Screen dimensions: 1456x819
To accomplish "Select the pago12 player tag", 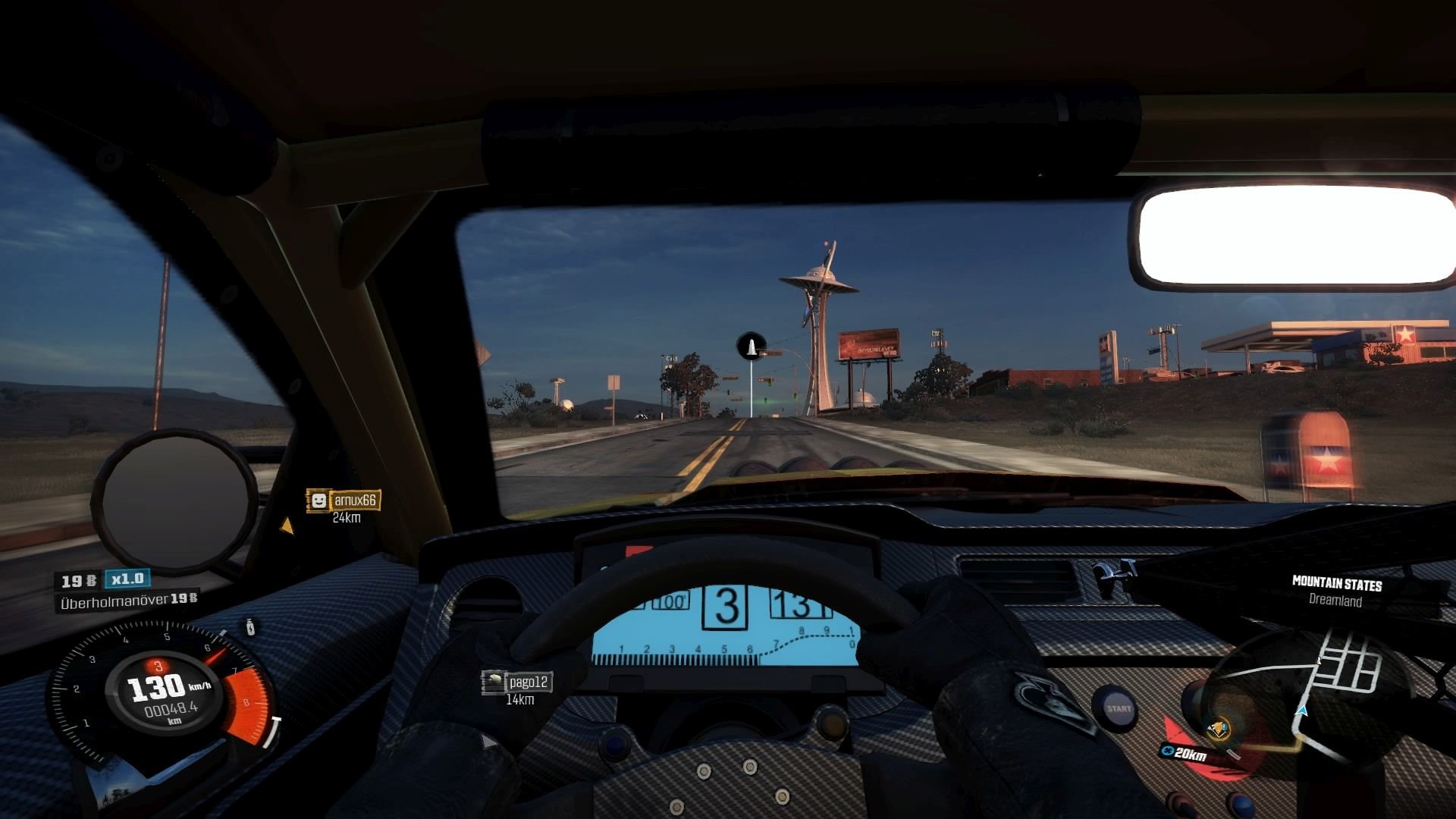I will (517, 682).
